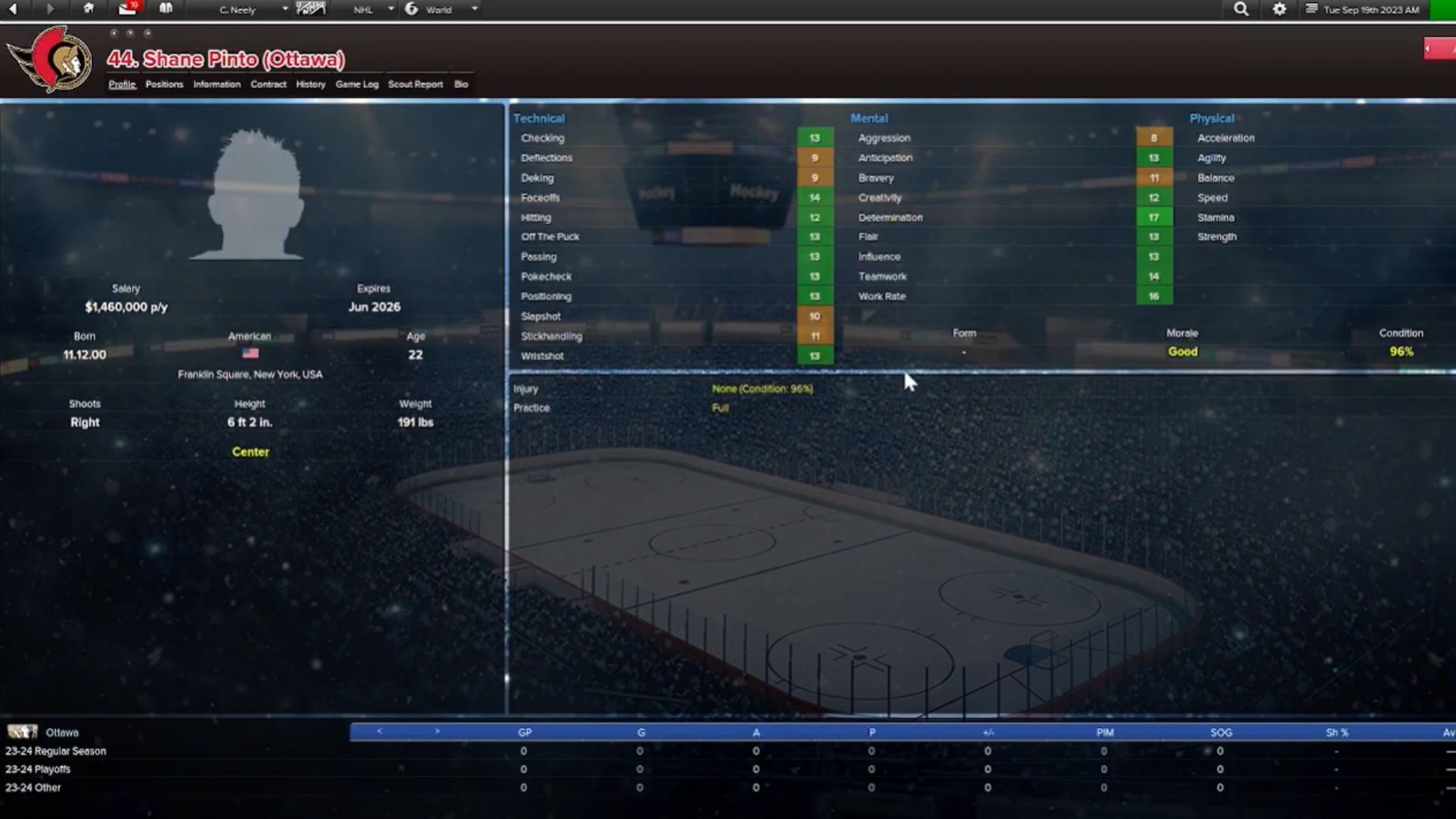Open the search magnifier icon
The width and height of the screenshot is (1456, 819).
tap(1241, 9)
